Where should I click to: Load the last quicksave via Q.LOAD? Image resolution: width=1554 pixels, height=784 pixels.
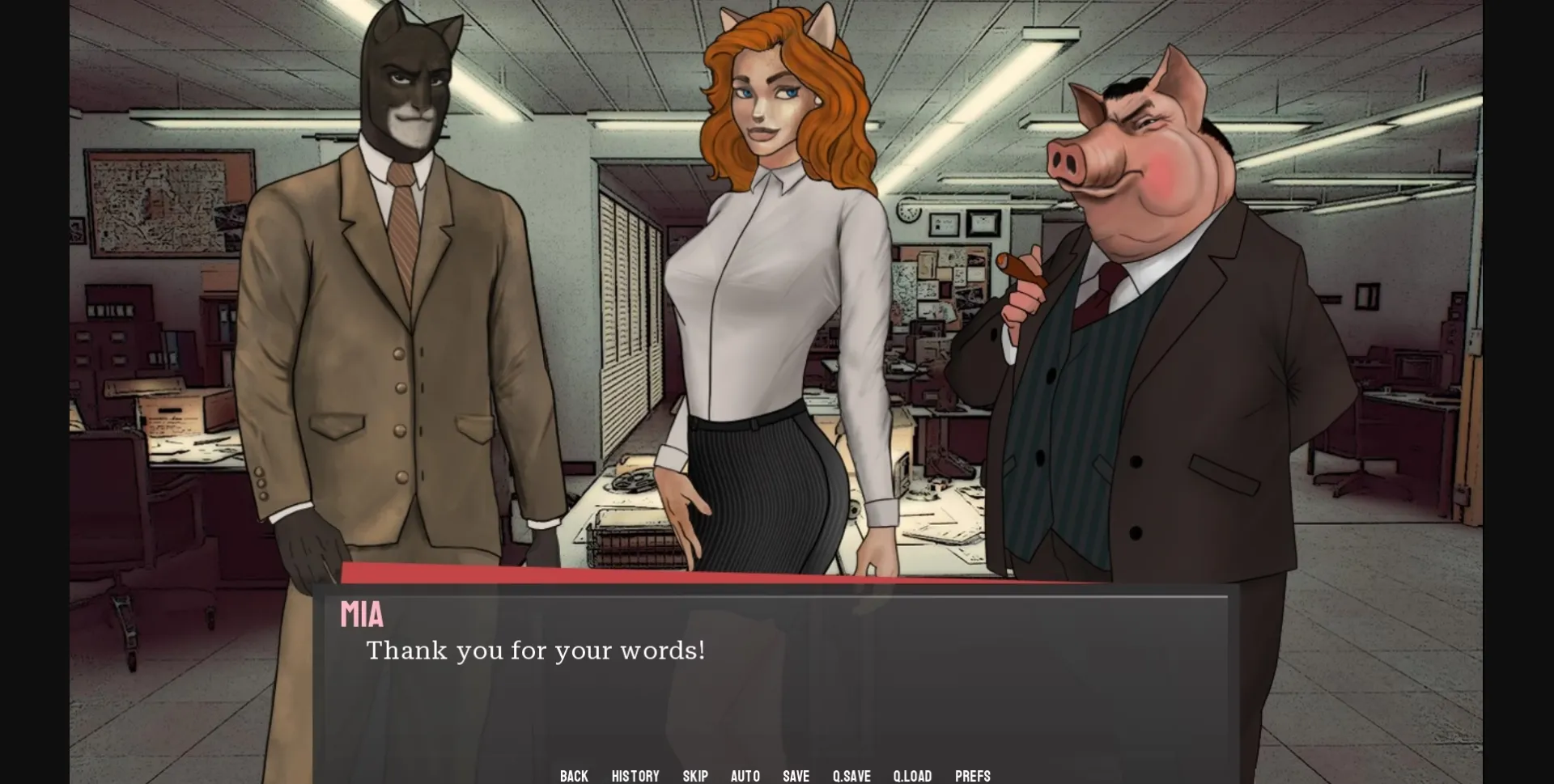coord(912,775)
